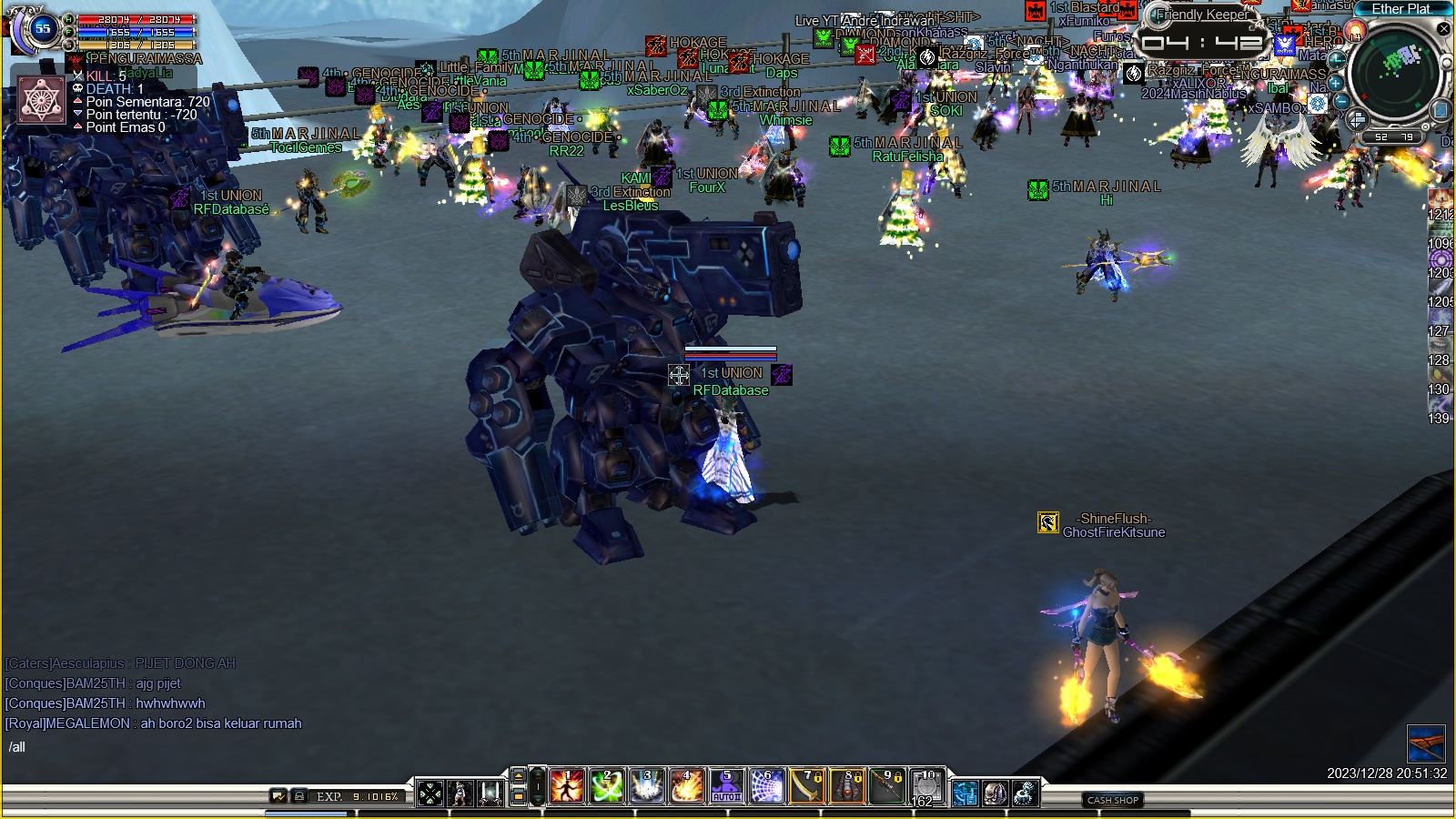
Task: Use the consumable with 162 count in slot 10
Action: click(927, 786)
